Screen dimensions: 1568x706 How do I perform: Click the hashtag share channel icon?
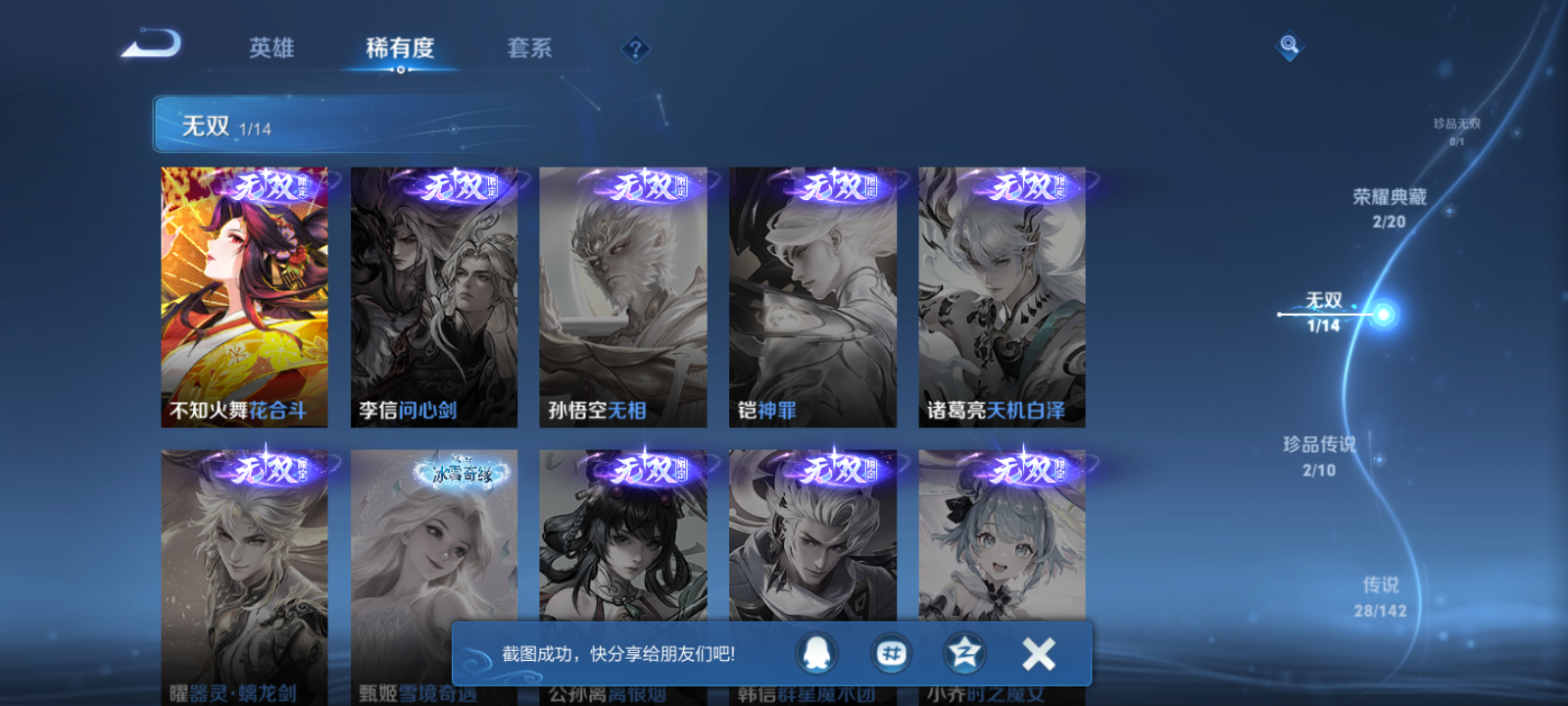click(891, 652)
